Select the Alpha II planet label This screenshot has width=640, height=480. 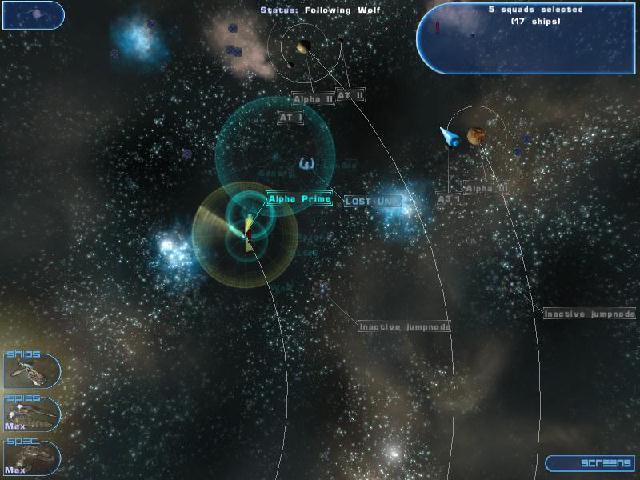(311, 99)
